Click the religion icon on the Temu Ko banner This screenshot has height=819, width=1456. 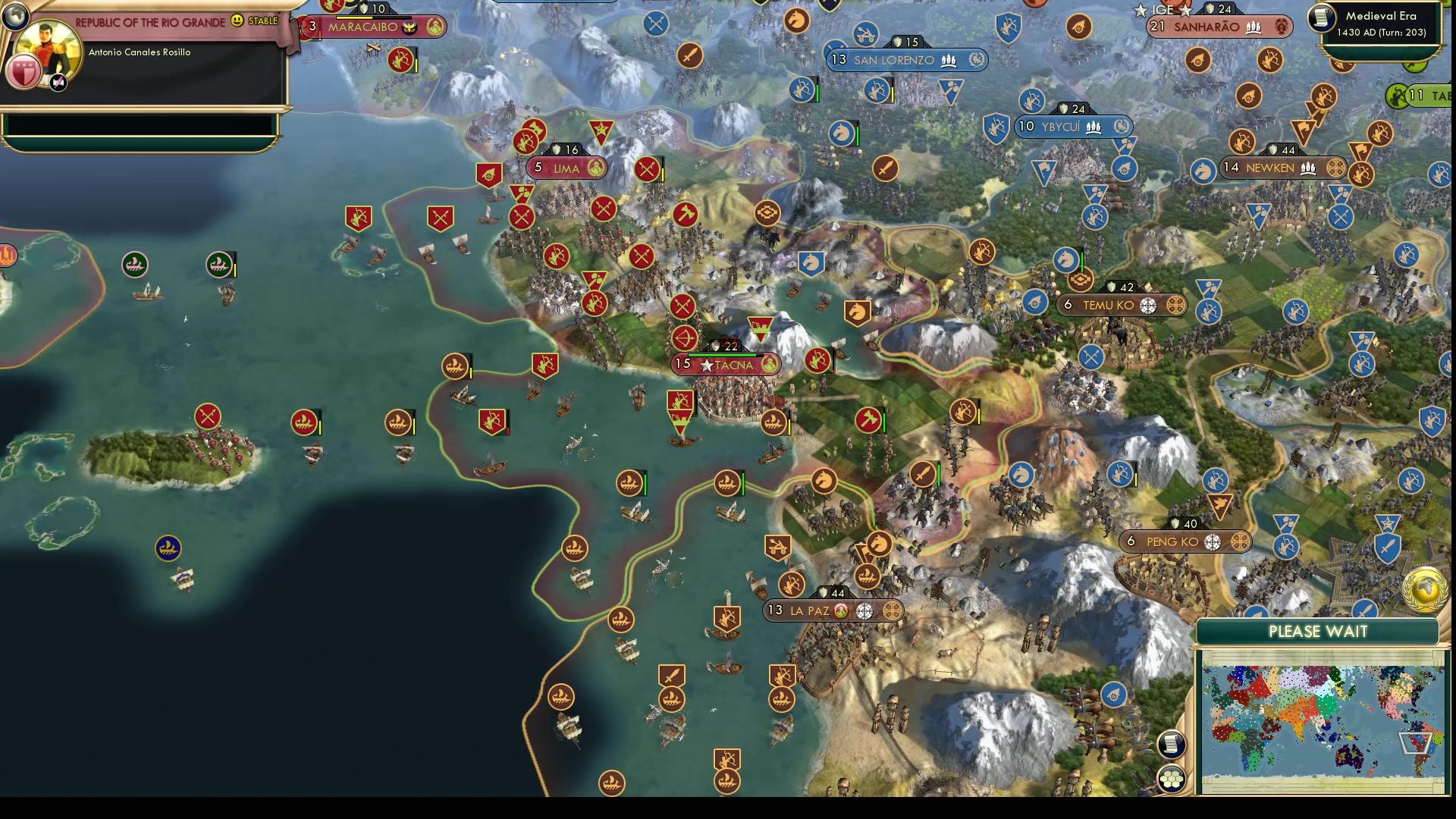[x=1150, y=305]
